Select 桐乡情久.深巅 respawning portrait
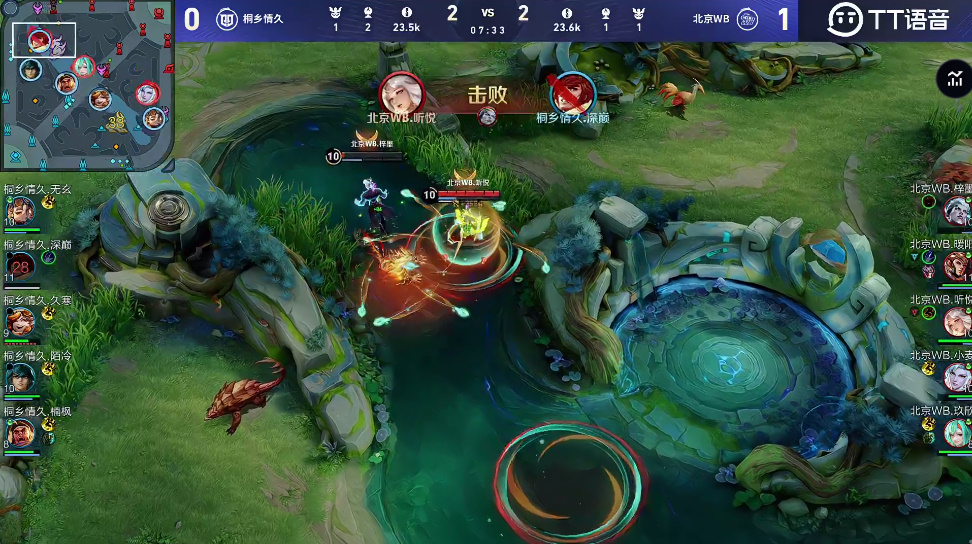The height and width of the screenshot is (544, 972). click(x=21, y=265)
